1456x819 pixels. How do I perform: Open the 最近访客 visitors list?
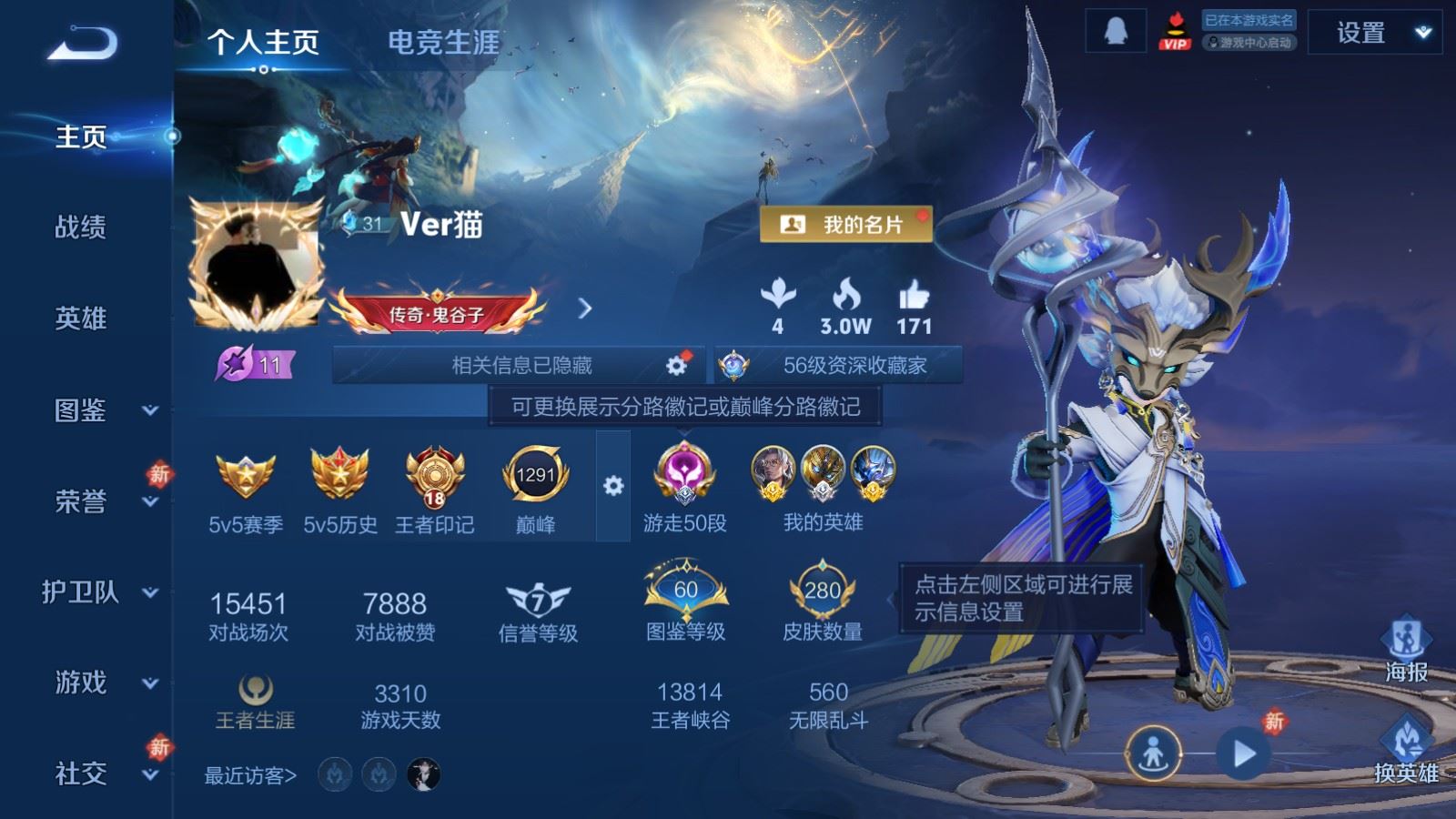pos(250,775)
